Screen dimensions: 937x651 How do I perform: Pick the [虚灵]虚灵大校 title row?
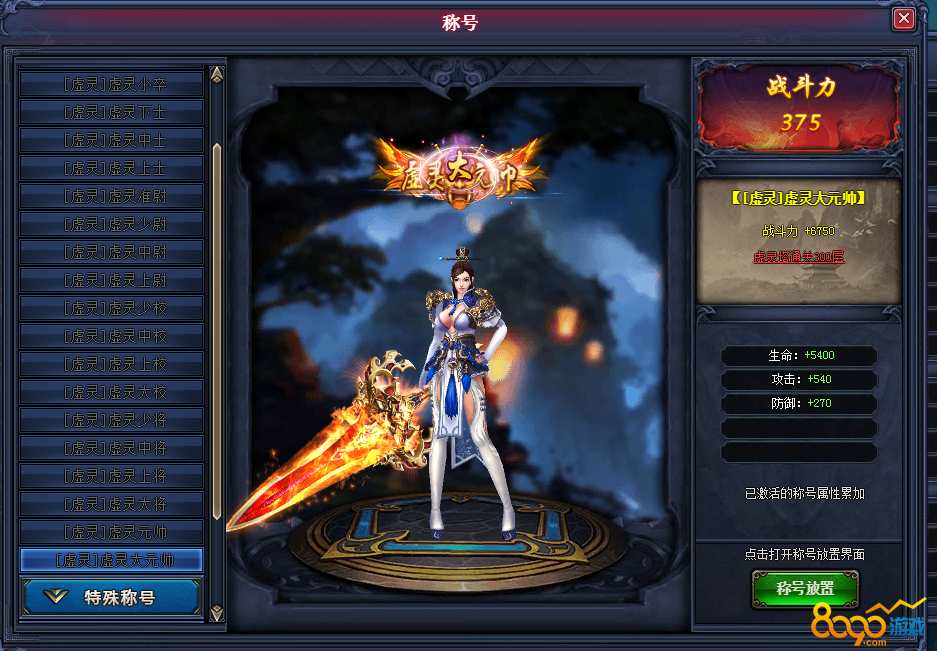(x=111, y=392)
